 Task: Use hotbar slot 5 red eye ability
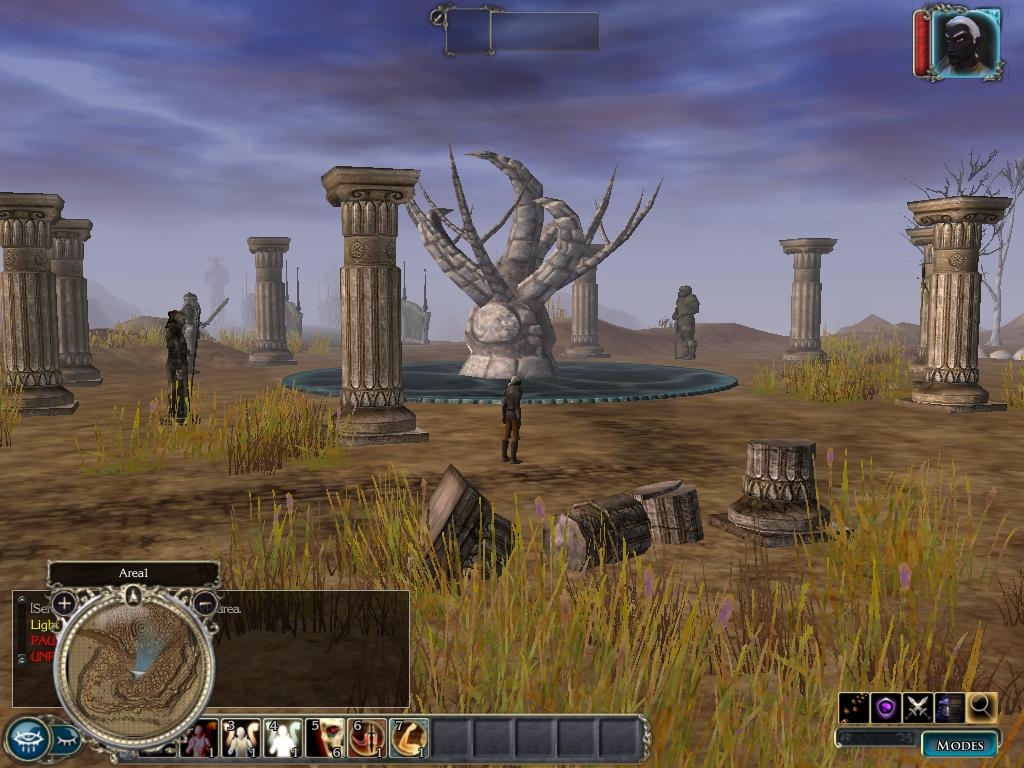(x=325, y=739)
